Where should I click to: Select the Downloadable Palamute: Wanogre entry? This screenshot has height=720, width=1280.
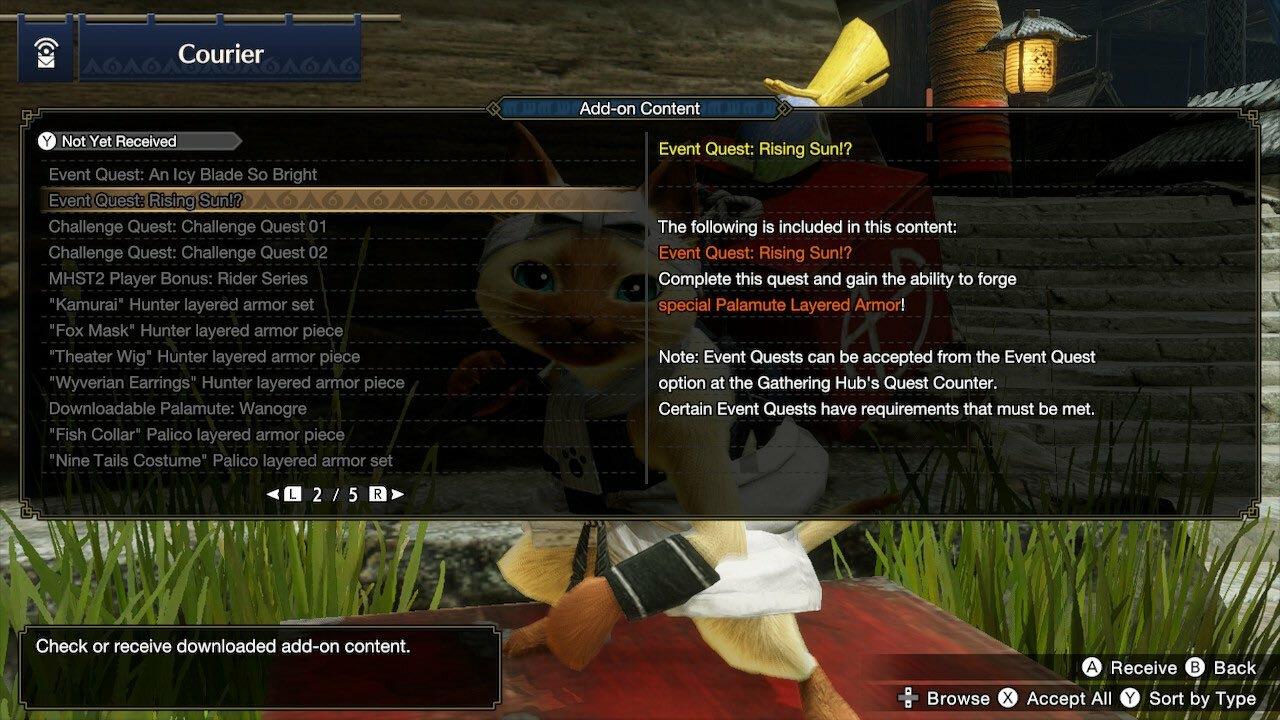[x=178, y=408]
